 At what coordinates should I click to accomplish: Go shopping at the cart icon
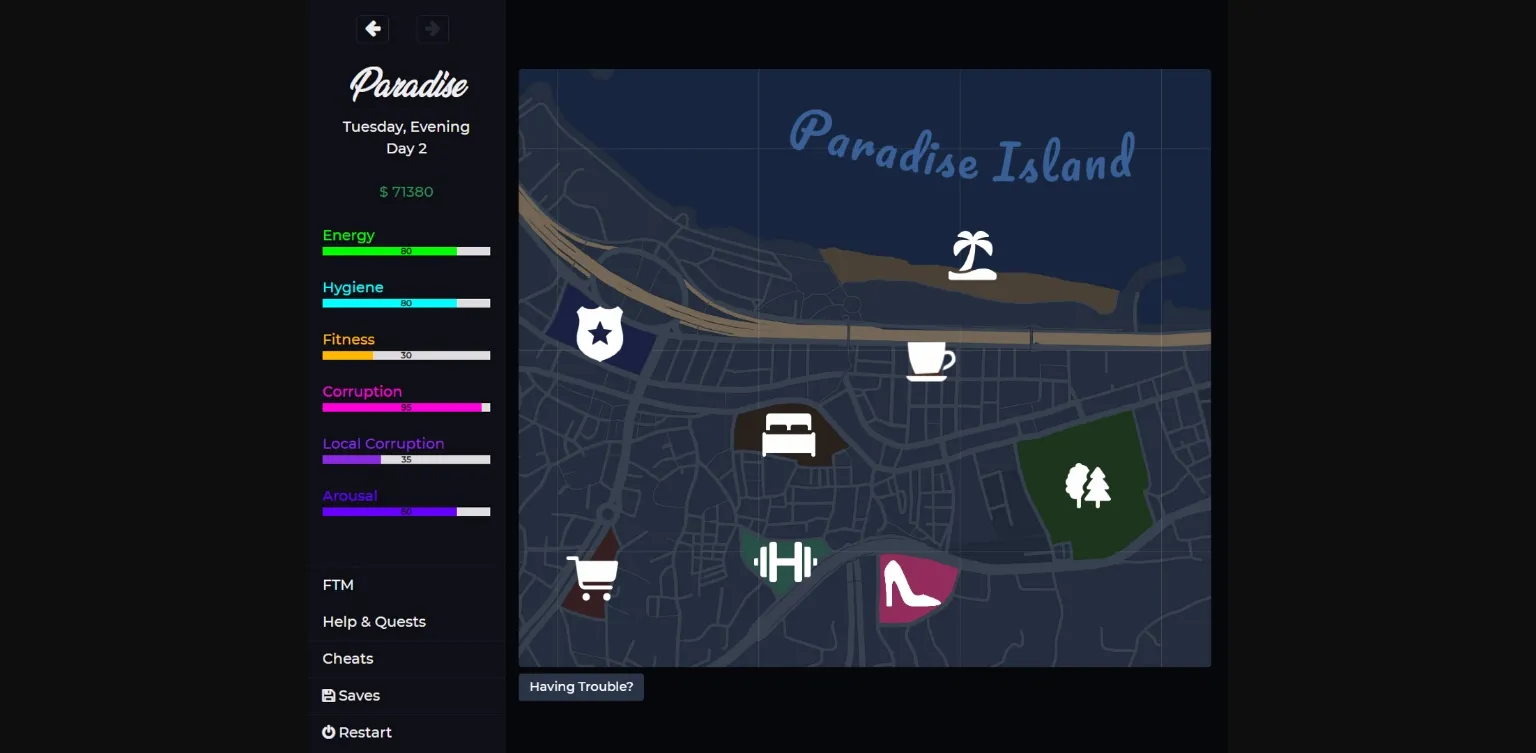592,577
